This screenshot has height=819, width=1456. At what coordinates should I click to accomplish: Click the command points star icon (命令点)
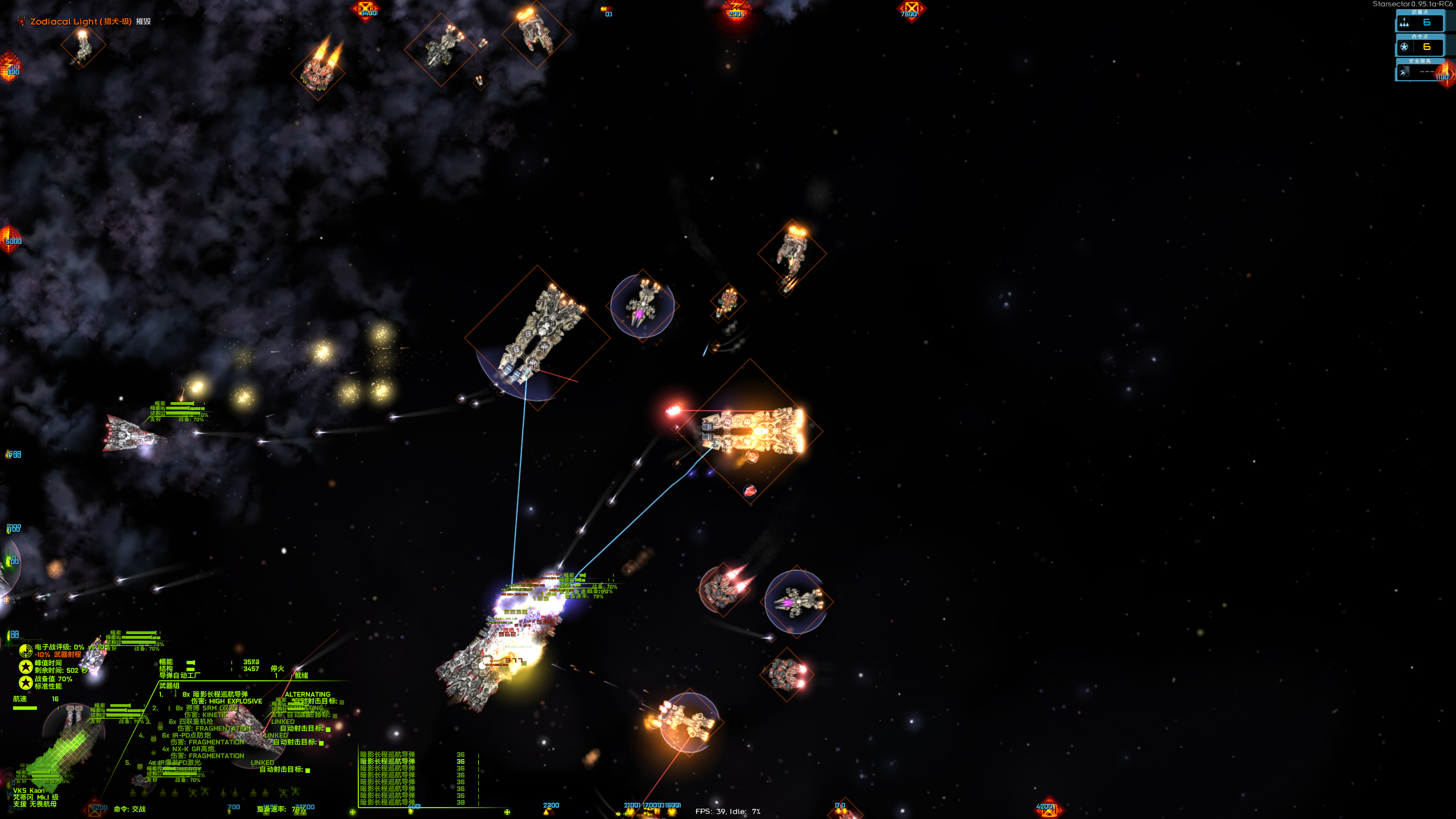[1404, 47]
